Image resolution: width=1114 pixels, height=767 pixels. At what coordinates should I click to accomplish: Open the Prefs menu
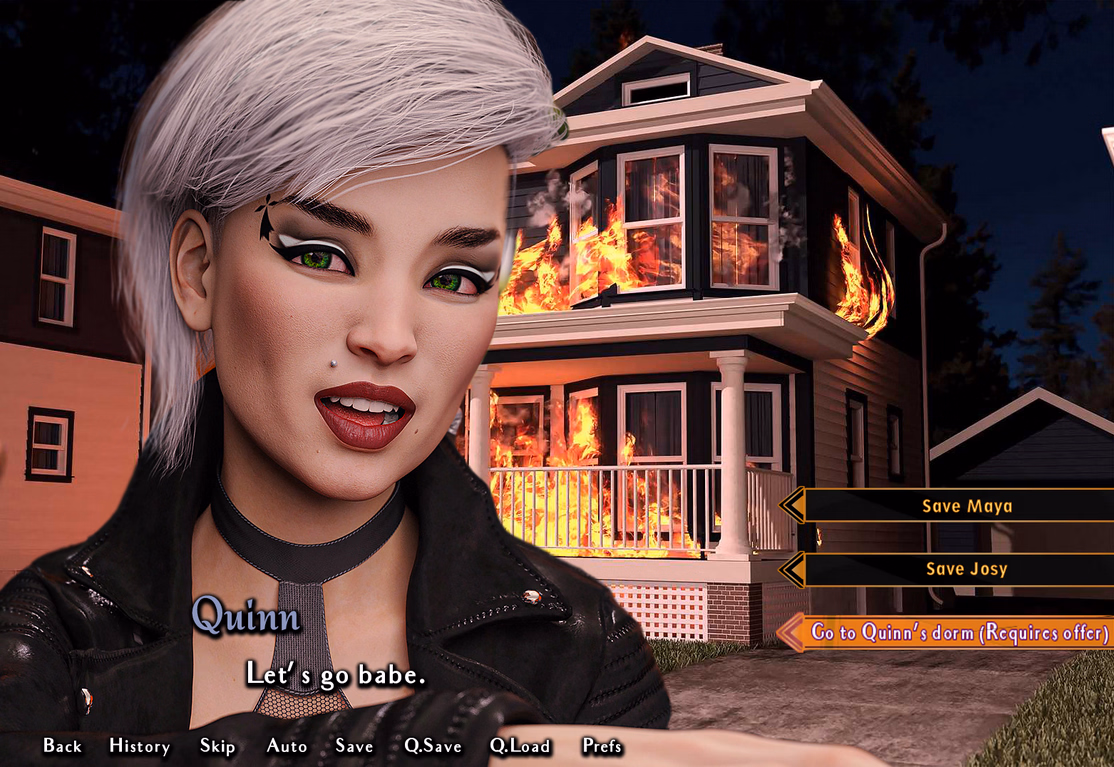tap(602, 746)
